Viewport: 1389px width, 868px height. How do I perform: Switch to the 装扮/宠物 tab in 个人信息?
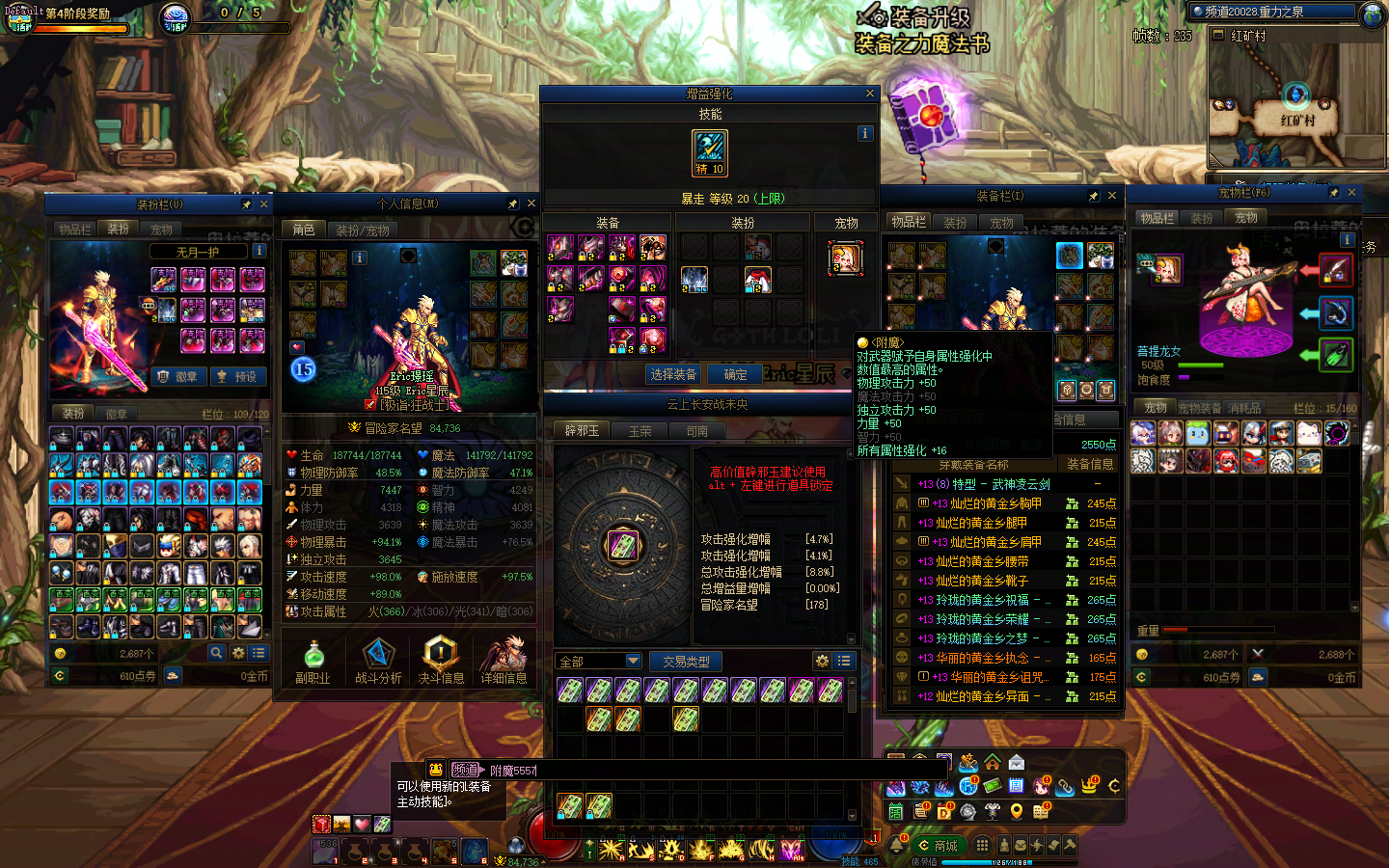(x=363, y=231)
